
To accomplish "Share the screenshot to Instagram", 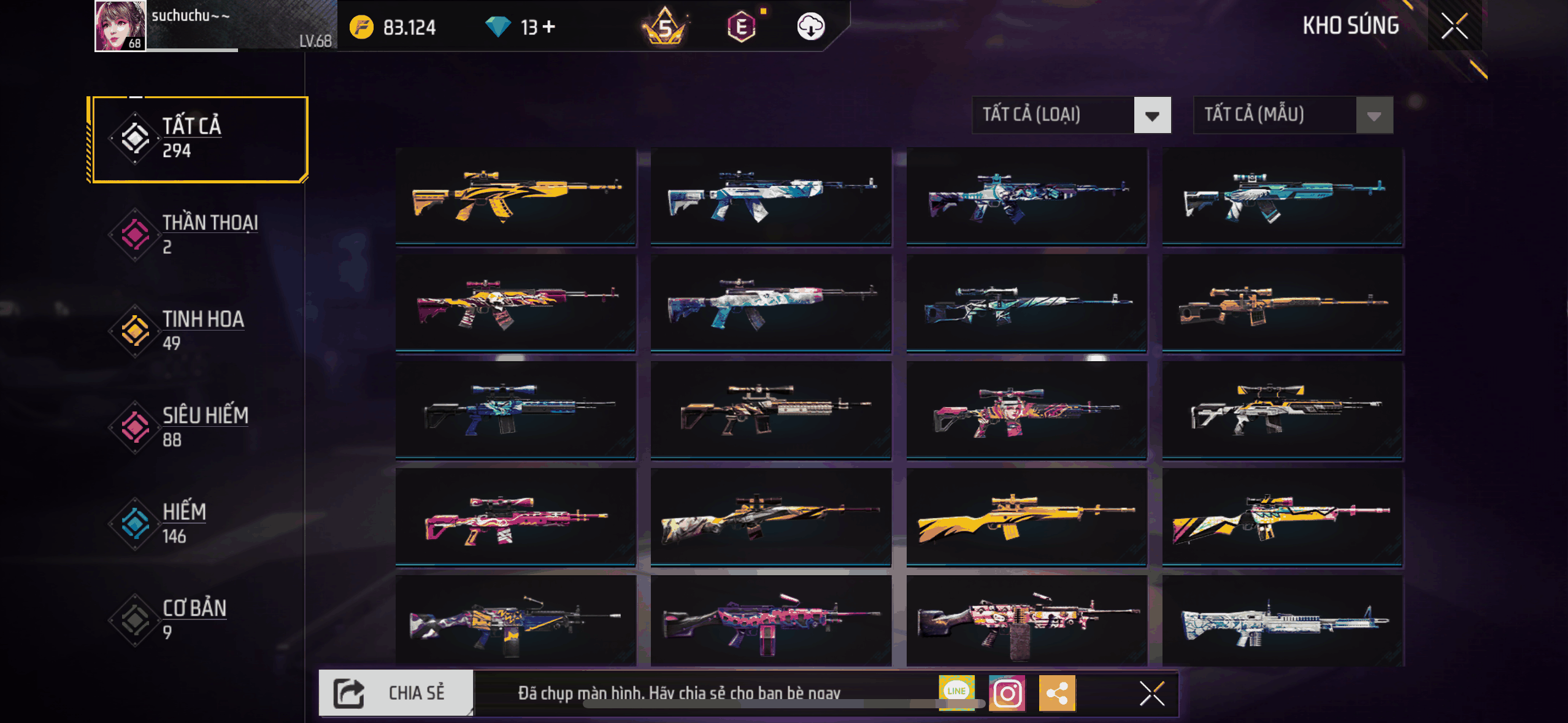I will [1007, 693].
